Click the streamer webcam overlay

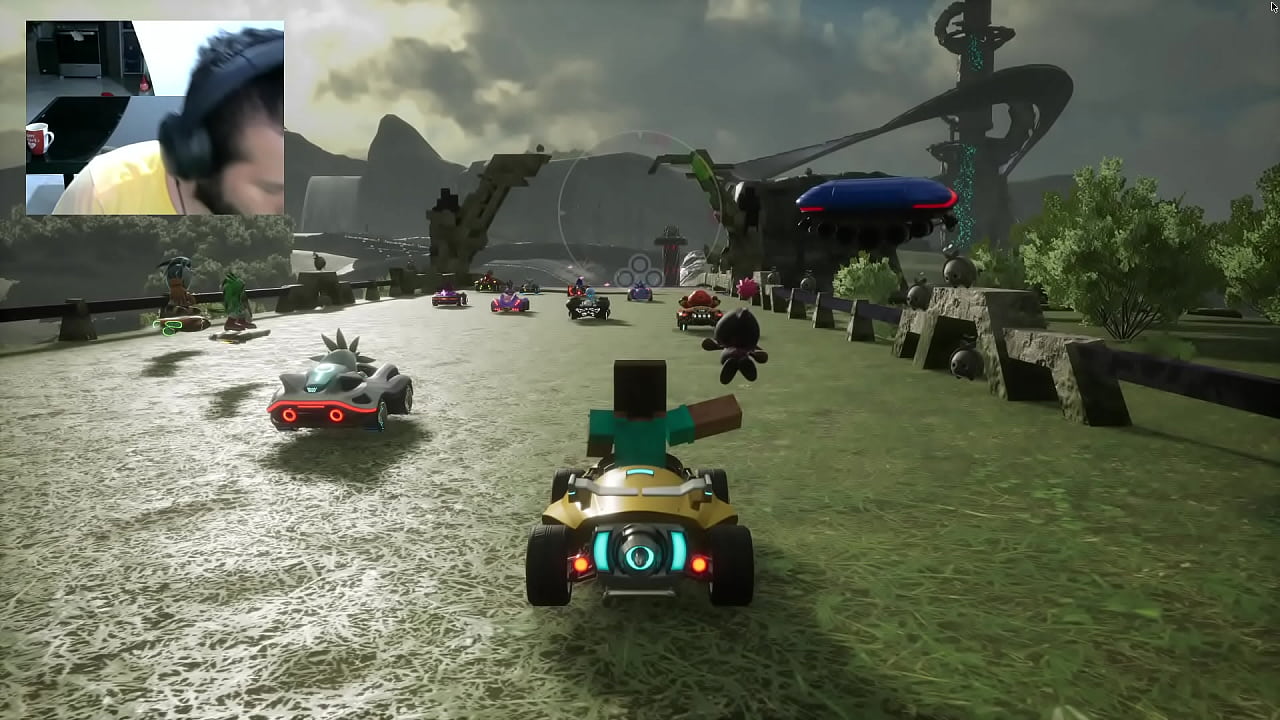click(155, 118)
